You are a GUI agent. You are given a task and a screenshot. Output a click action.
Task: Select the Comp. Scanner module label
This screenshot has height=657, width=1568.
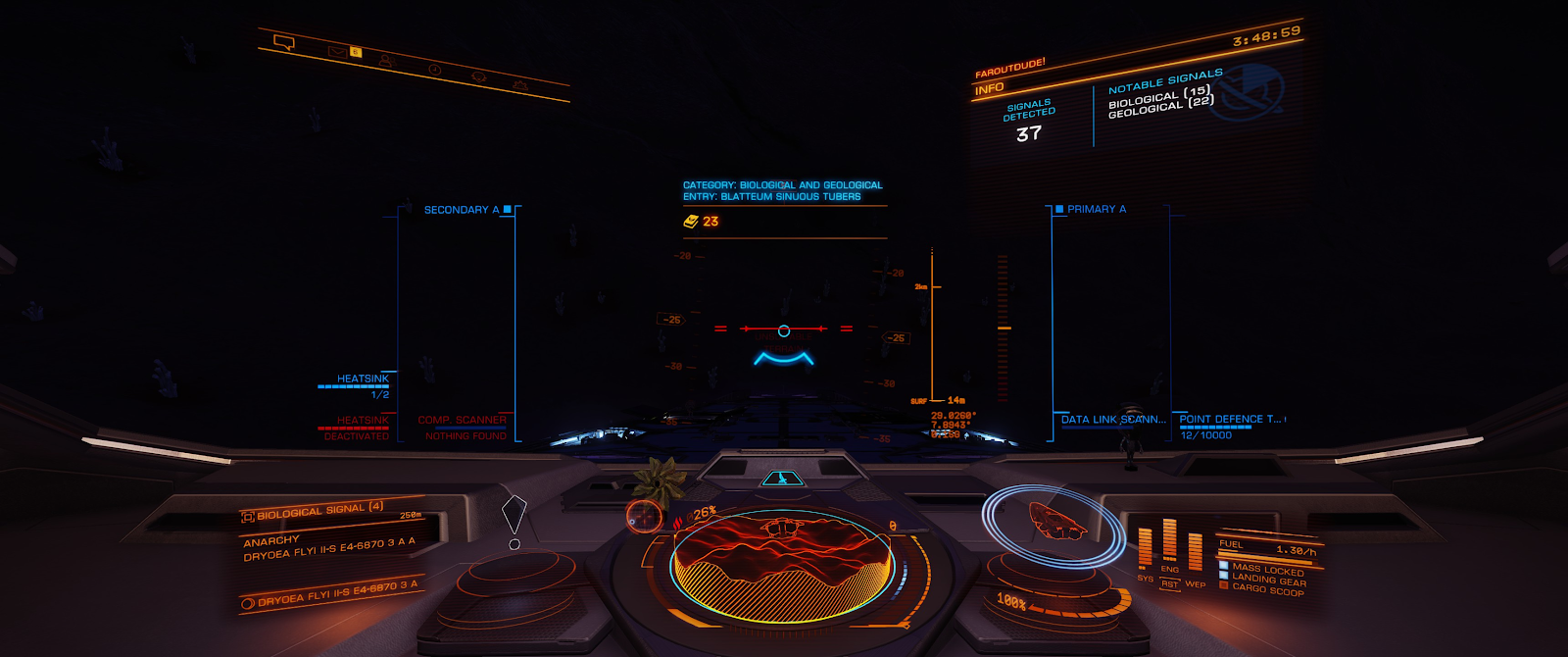tap(462, 421)
